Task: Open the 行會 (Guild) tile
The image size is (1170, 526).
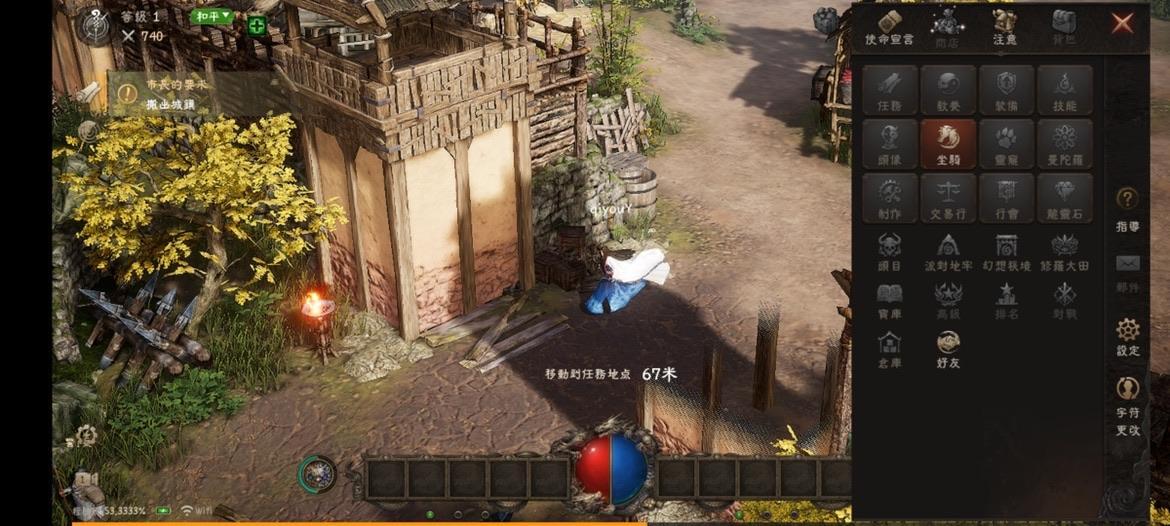Action: (x=1006, y=198)
